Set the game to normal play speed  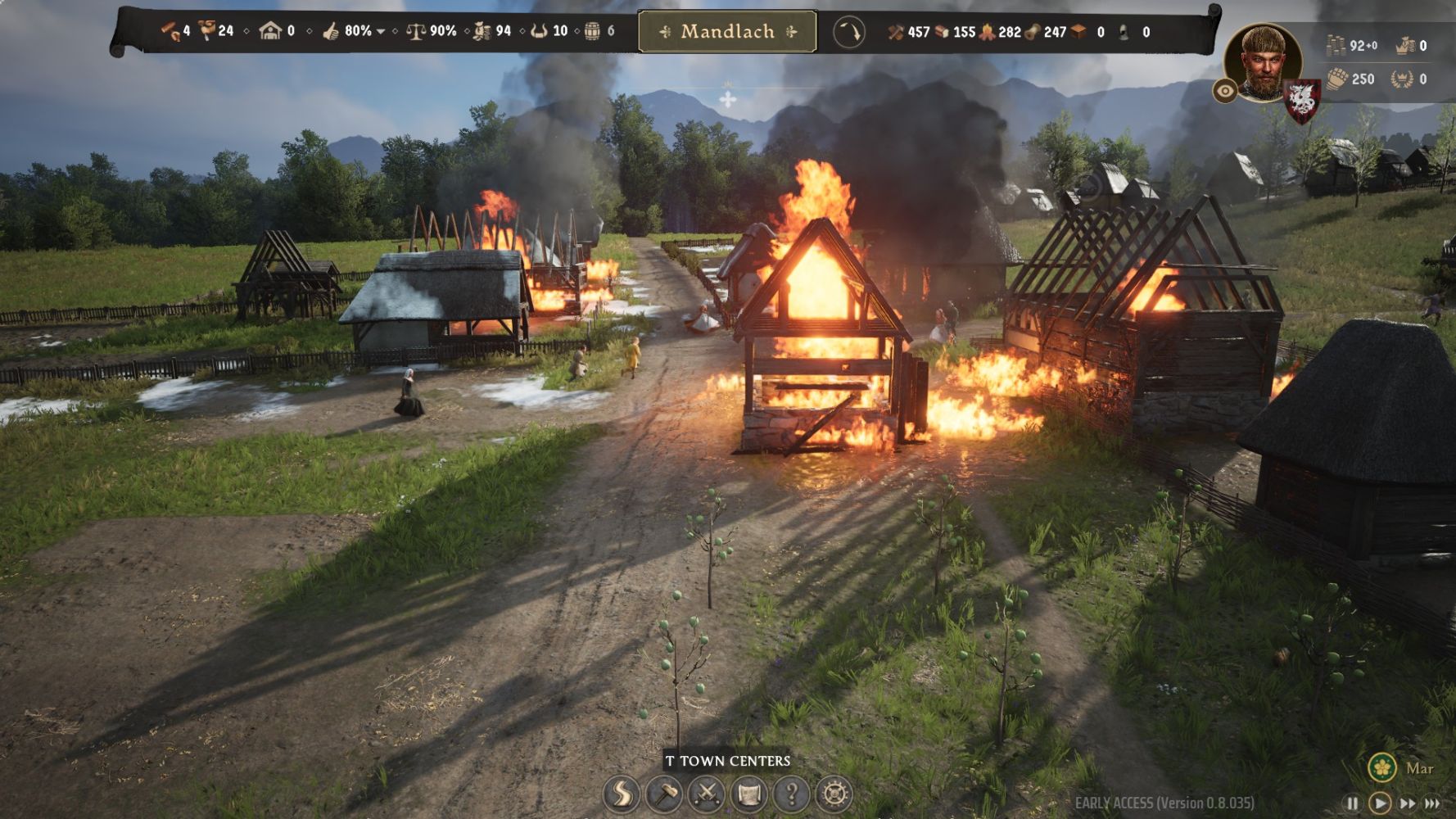click(1380, 803)
